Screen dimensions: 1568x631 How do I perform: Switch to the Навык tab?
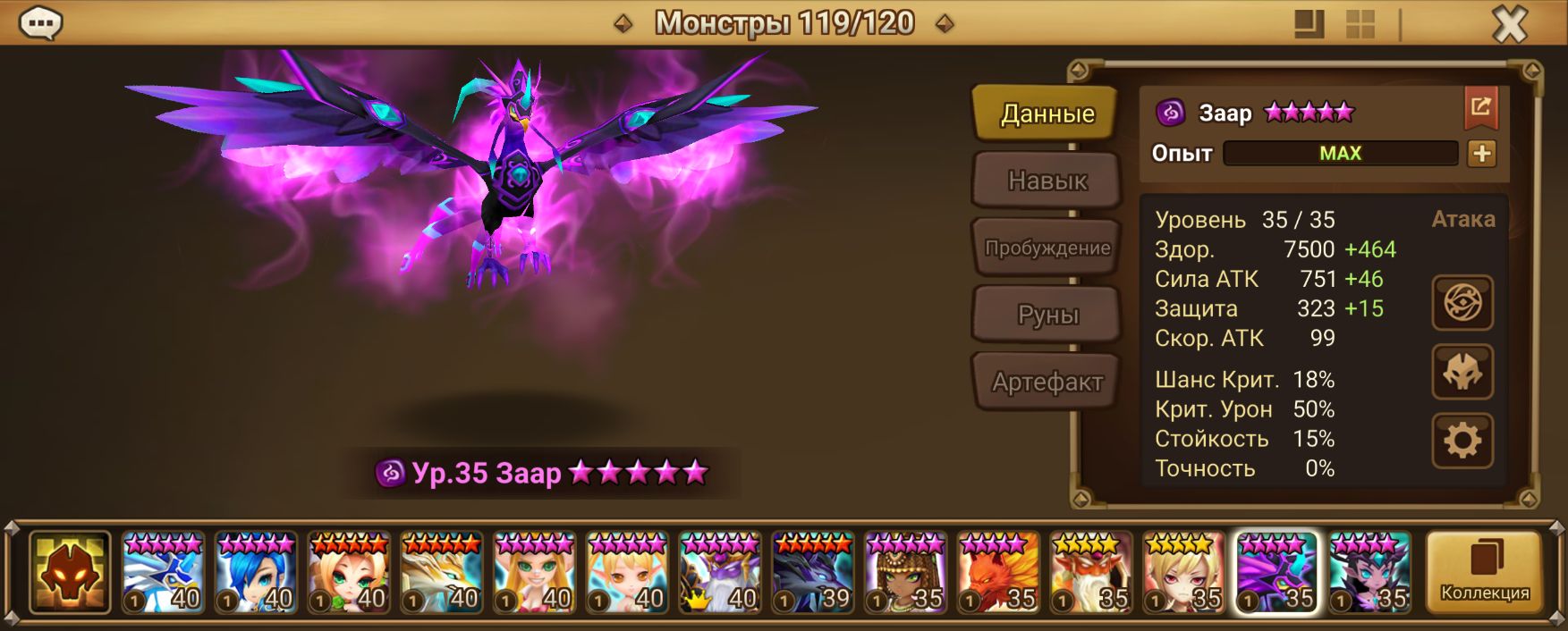(1047, 181)
